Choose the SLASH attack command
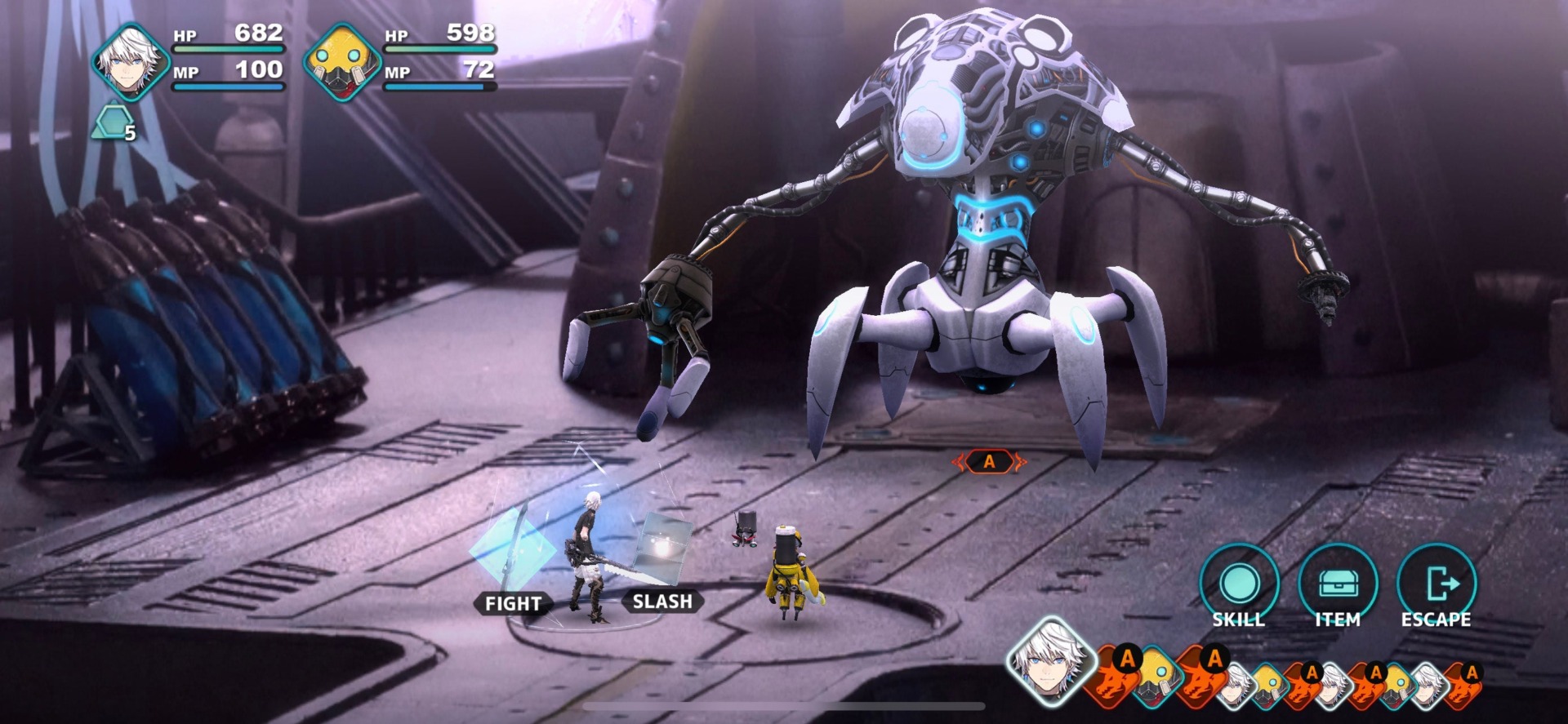This screenshot has height=724, width=1568. (x=661, y=601)
